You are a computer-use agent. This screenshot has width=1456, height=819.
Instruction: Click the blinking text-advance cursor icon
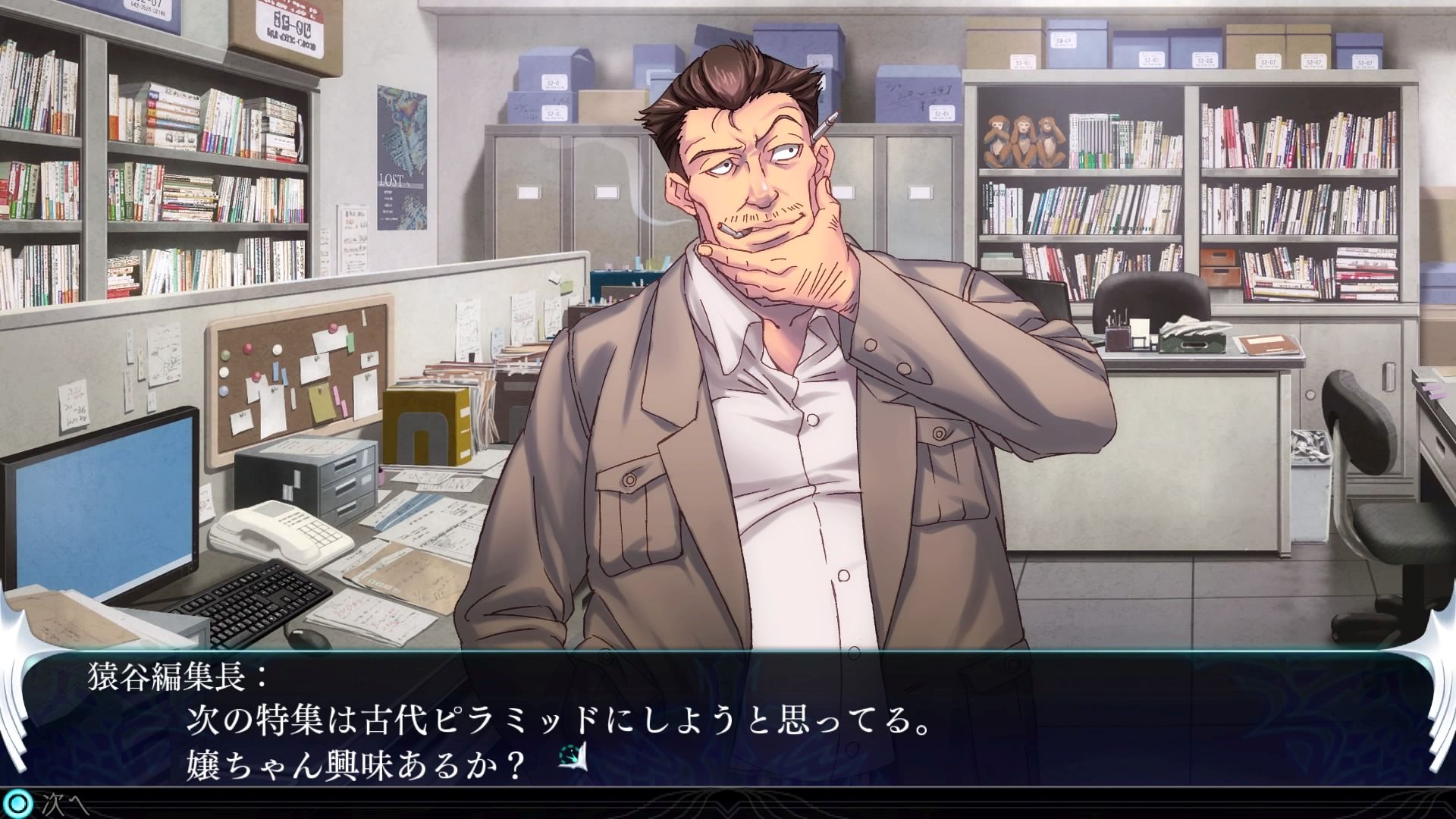[x=573, y=758]
